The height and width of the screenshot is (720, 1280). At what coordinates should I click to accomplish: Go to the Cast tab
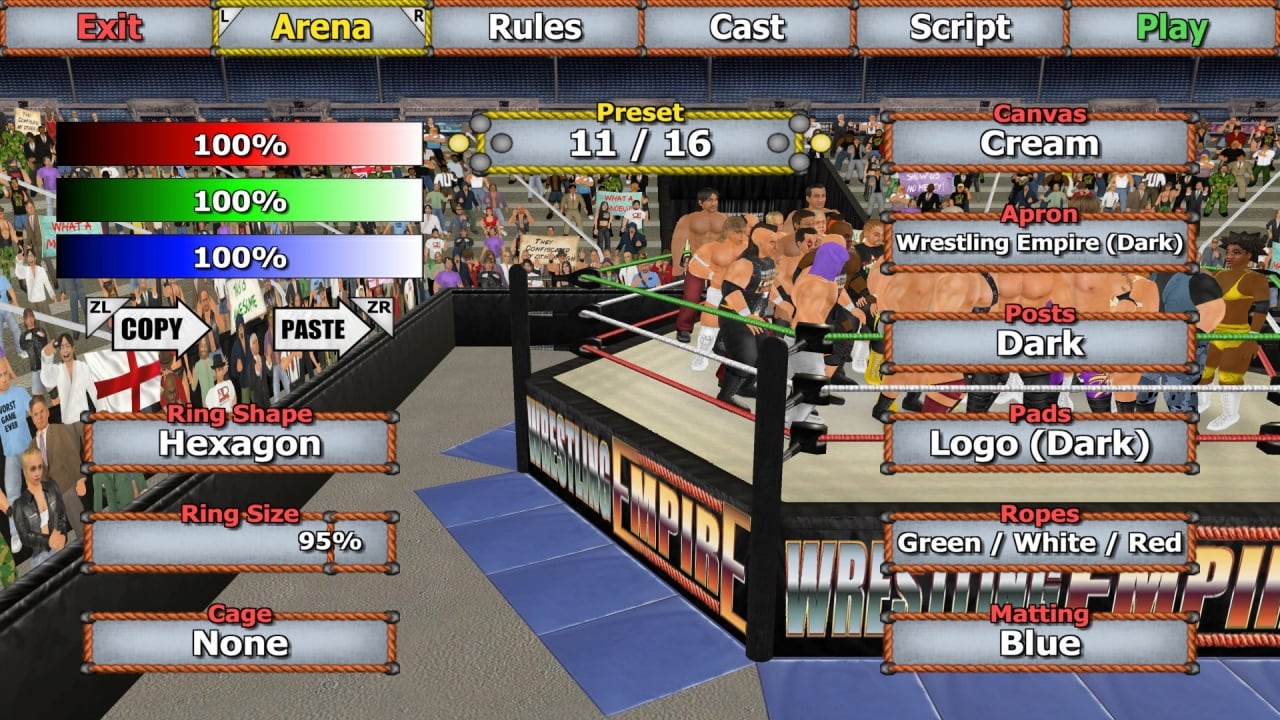pyautogui.click(x=747, y=28)
